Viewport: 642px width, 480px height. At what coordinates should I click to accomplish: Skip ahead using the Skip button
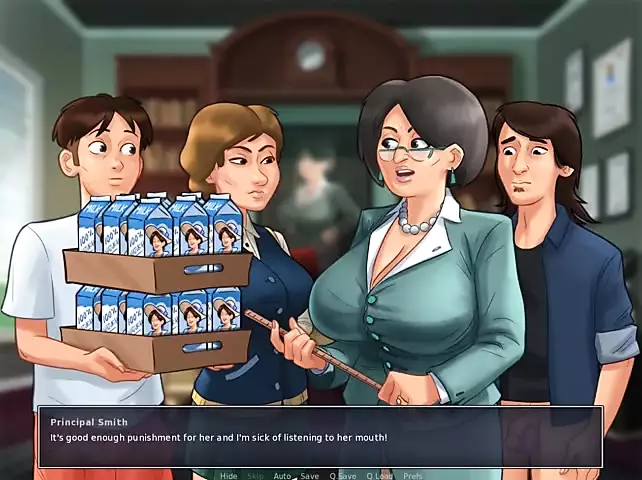[255, 475]
